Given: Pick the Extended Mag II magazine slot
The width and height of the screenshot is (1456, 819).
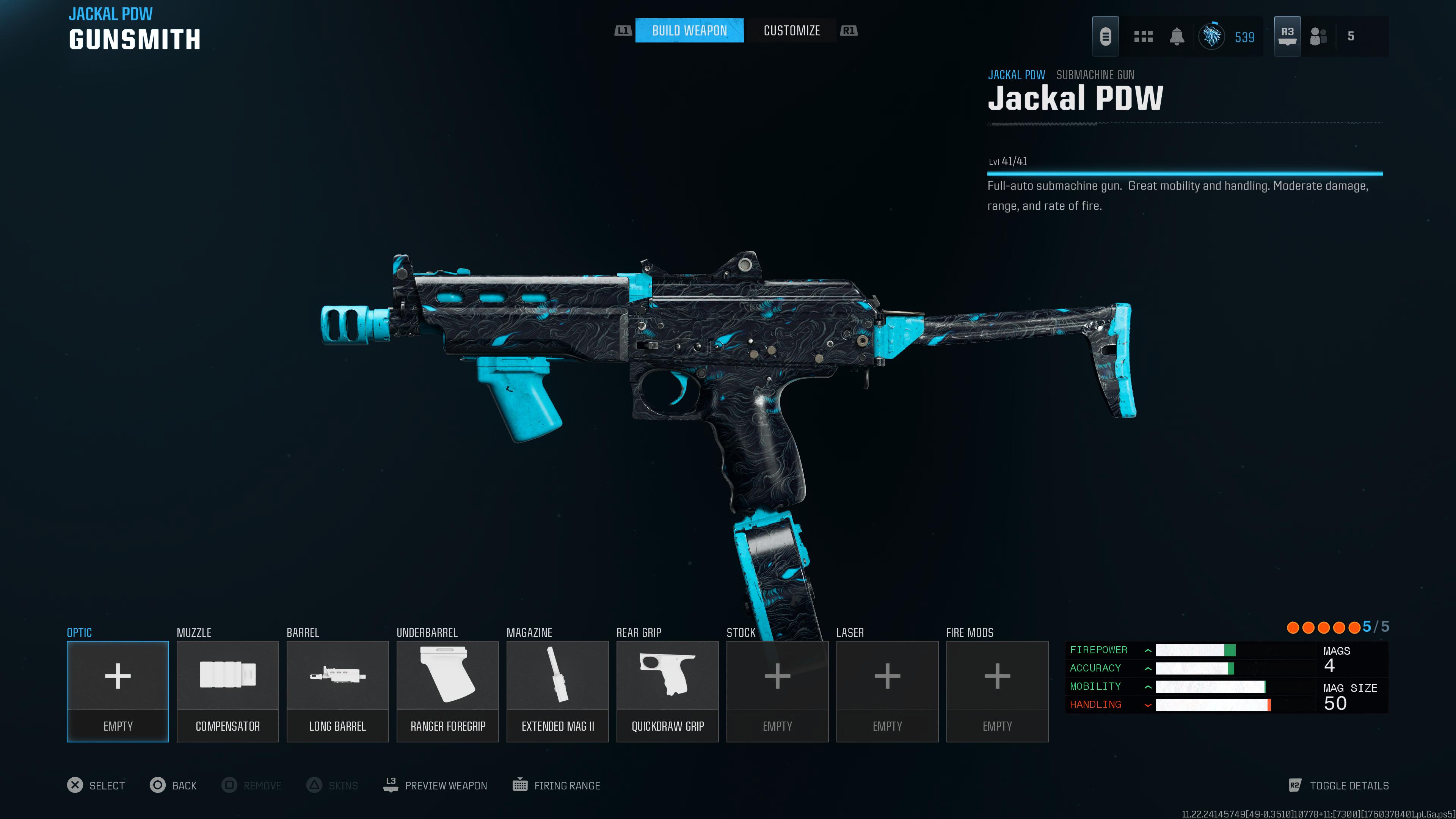Looking at the screenshot, I should (557, 691).
